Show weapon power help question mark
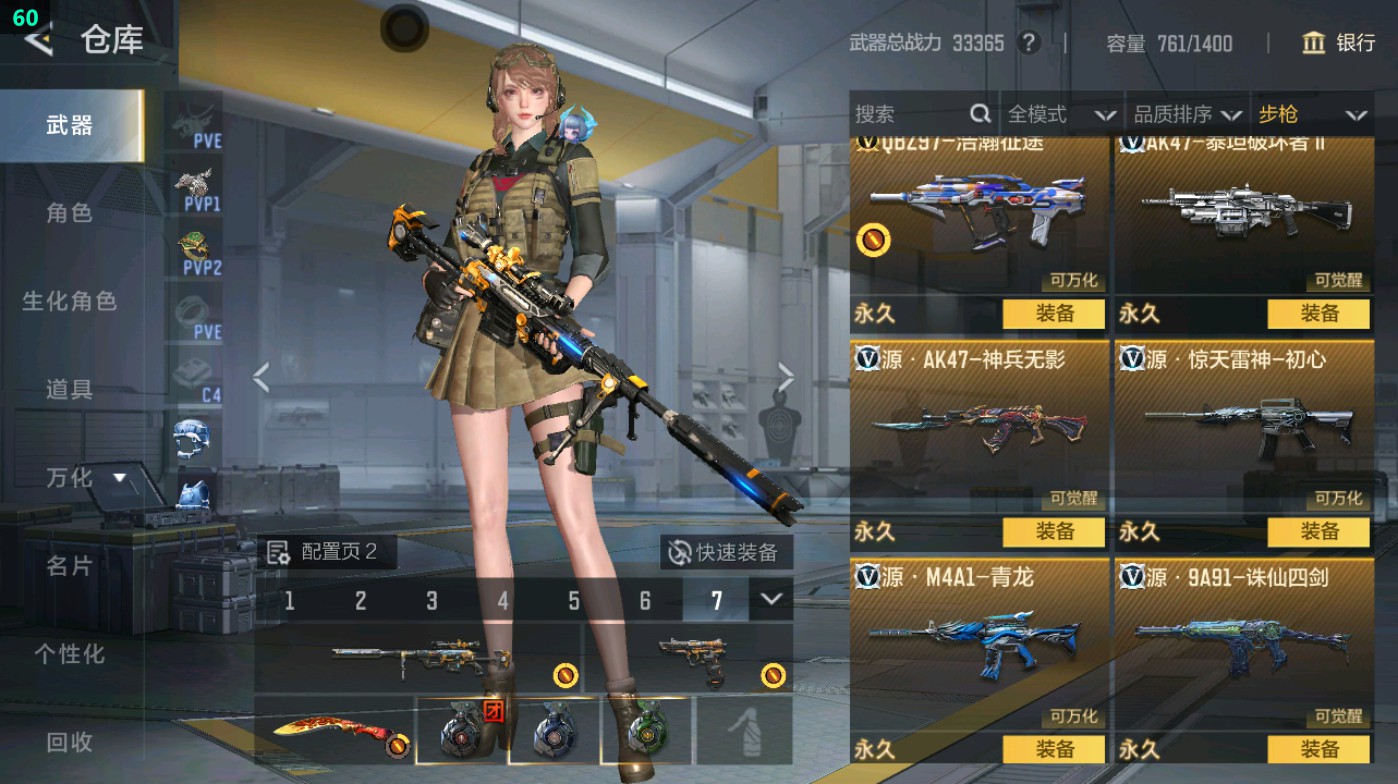 click(1027, 43)
